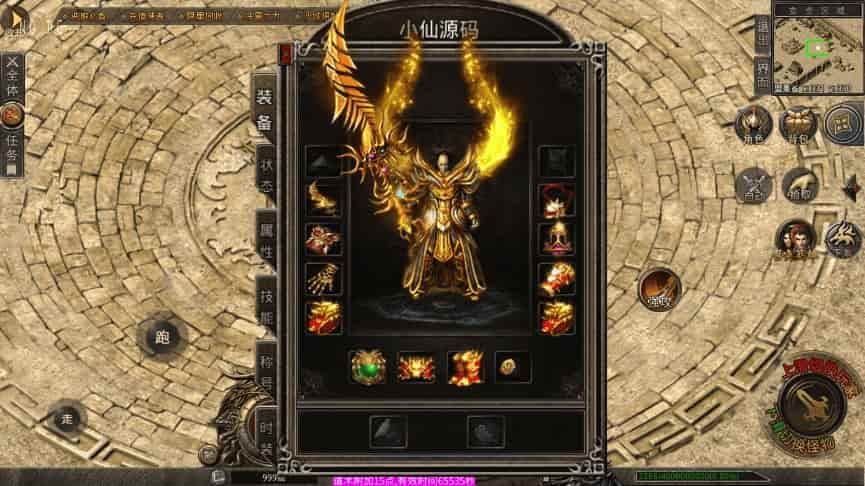Open the 任务 quest tab
This screenshot has height=486, width=865.
12,147
